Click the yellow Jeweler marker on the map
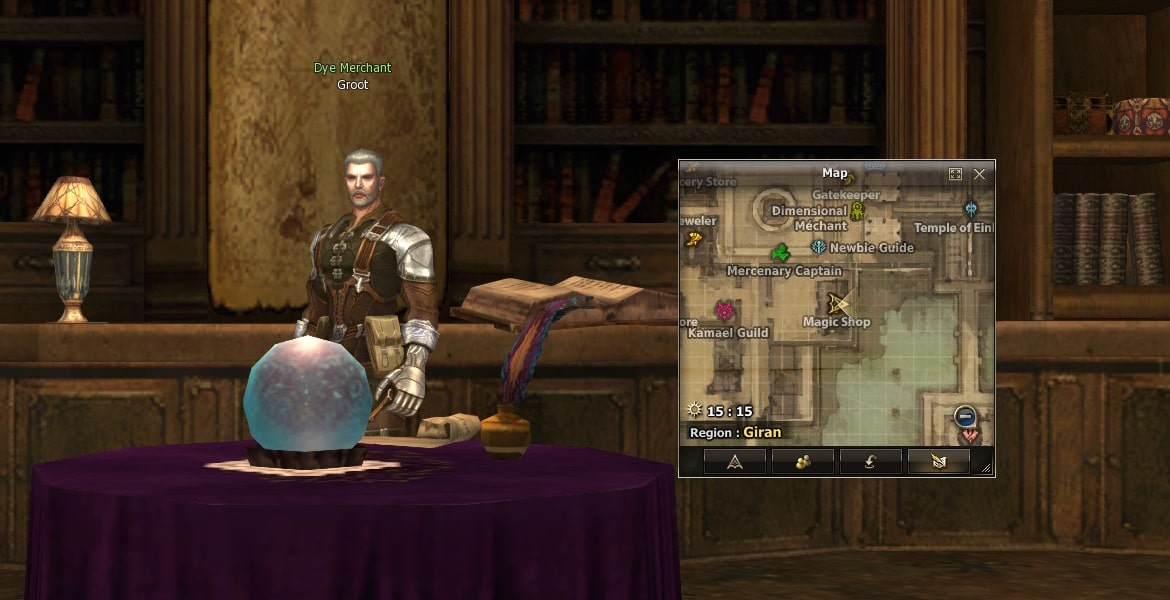 pyautogui.click(x=694, y=239)
